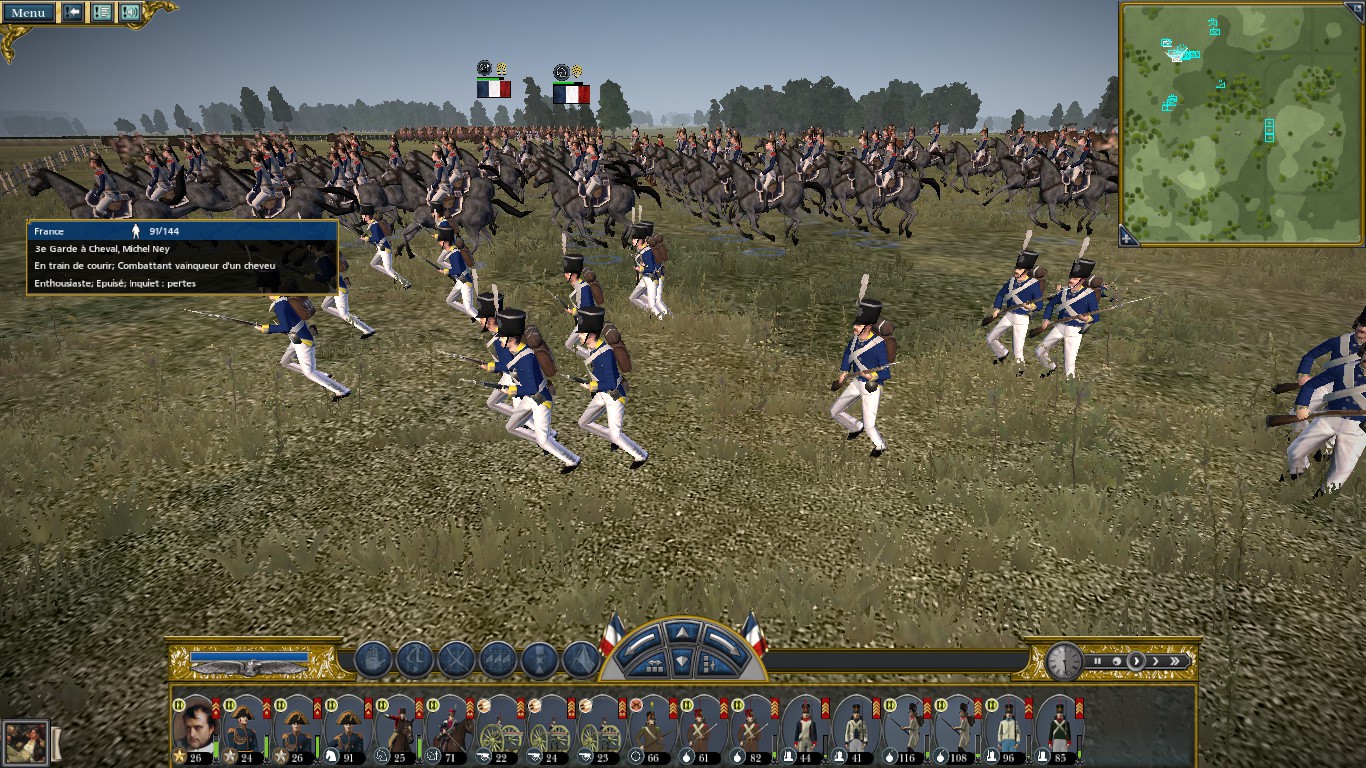This screenshot has width=1366, height=768.
Task: Select the cavalry unit card with 91 men
Action: point(348,730)
